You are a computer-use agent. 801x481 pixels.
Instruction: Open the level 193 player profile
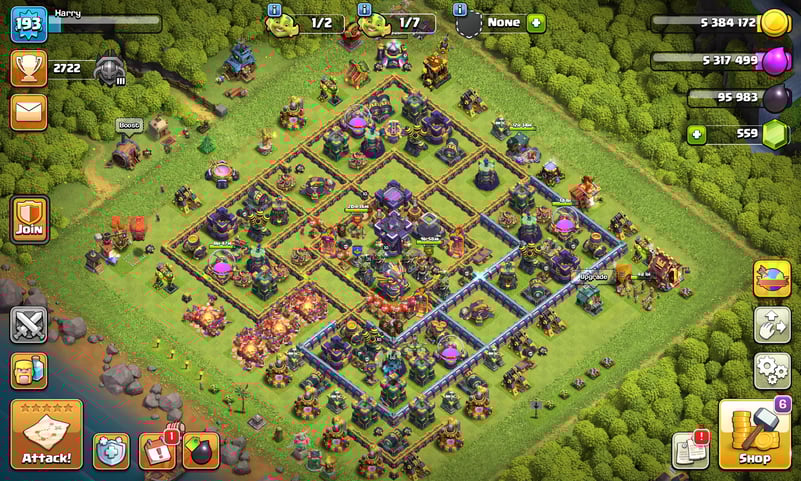pyautogui.click(x=29, y=24)
